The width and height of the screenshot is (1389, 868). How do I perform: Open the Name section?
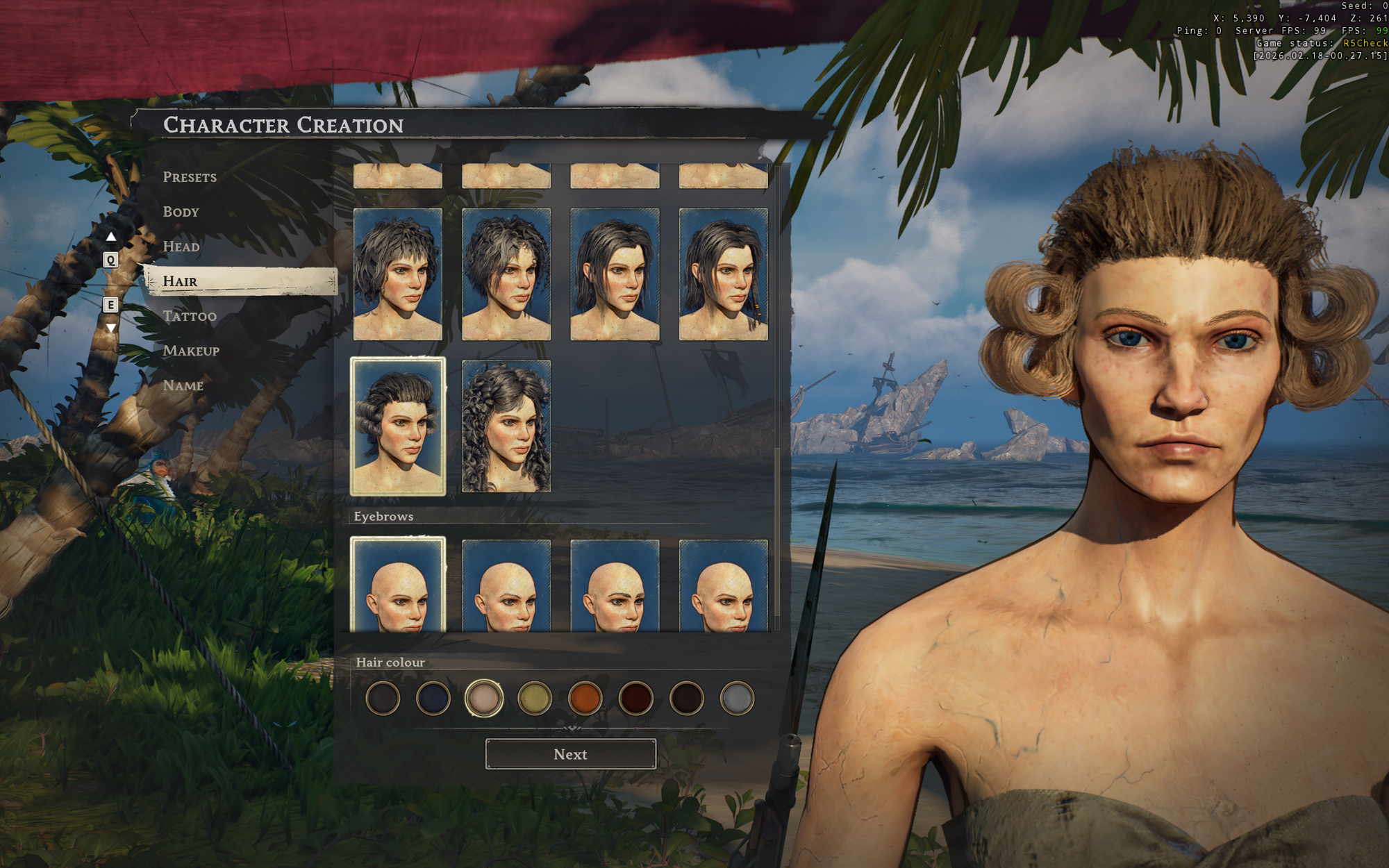[183, 385]
